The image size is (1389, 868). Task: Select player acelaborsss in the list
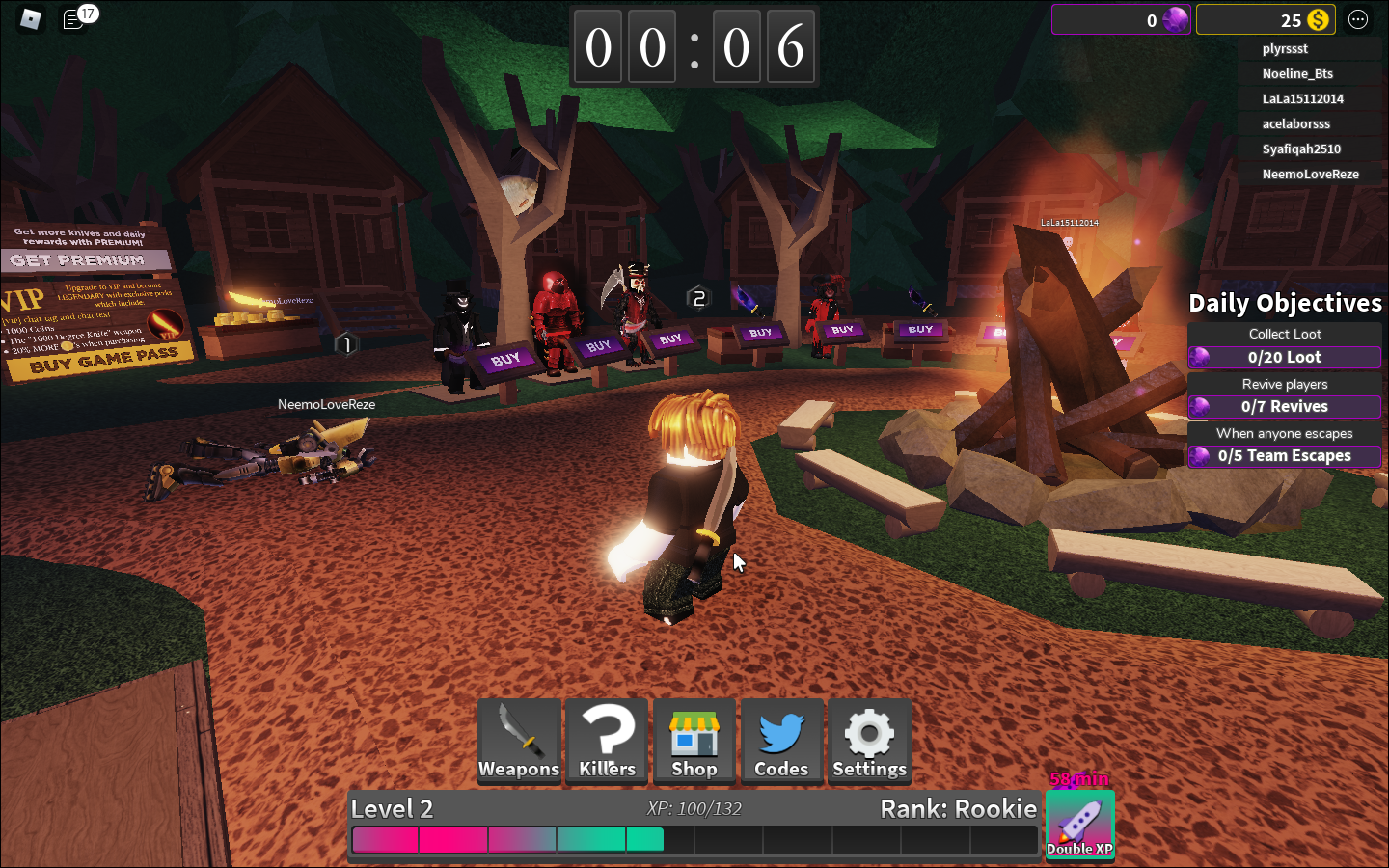(1295, 124)
